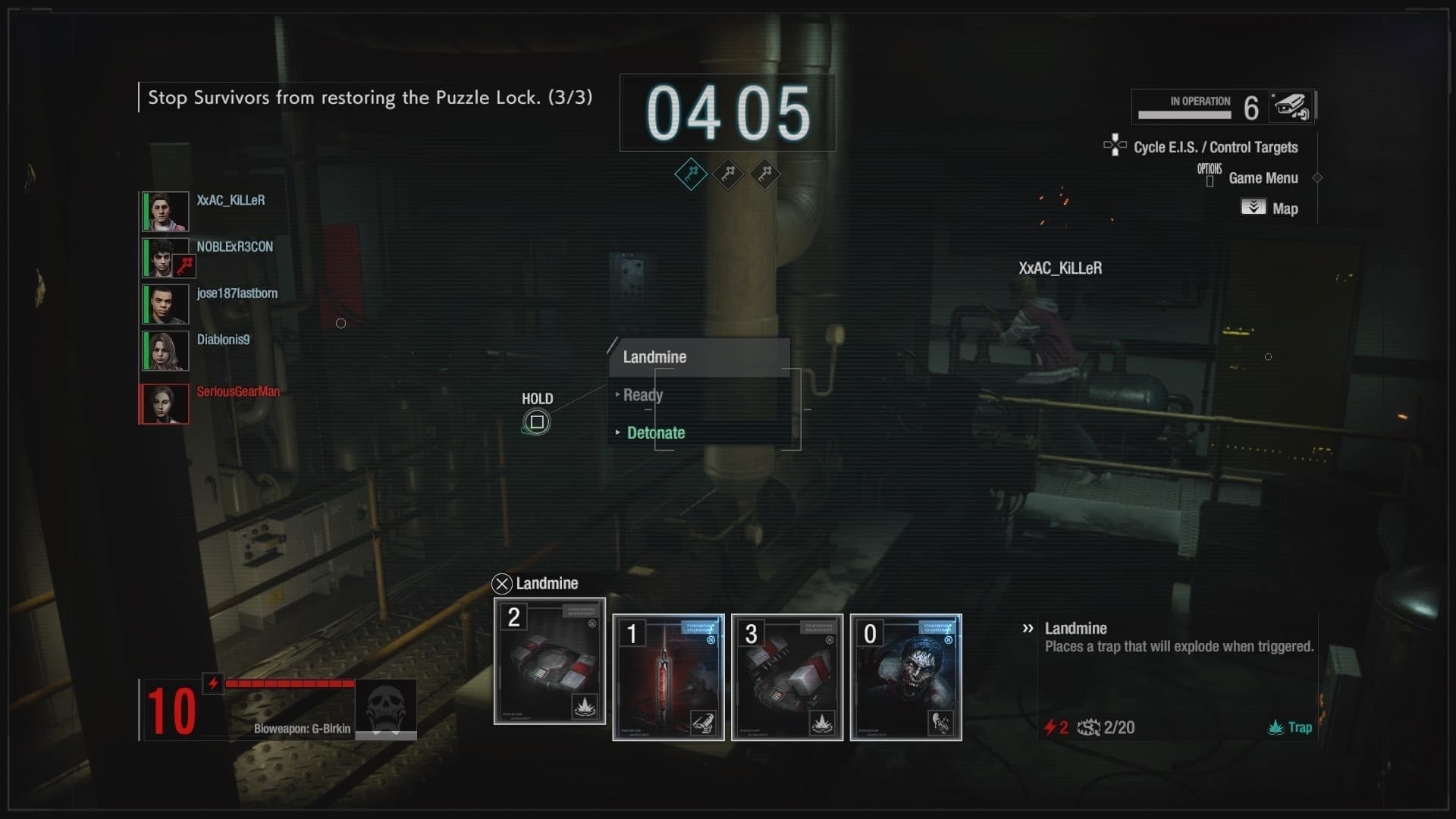This screenshot has height=819, width=1456.
Task: Choose Detonate in the Landmine menu
Action: [x=655, y=433]
